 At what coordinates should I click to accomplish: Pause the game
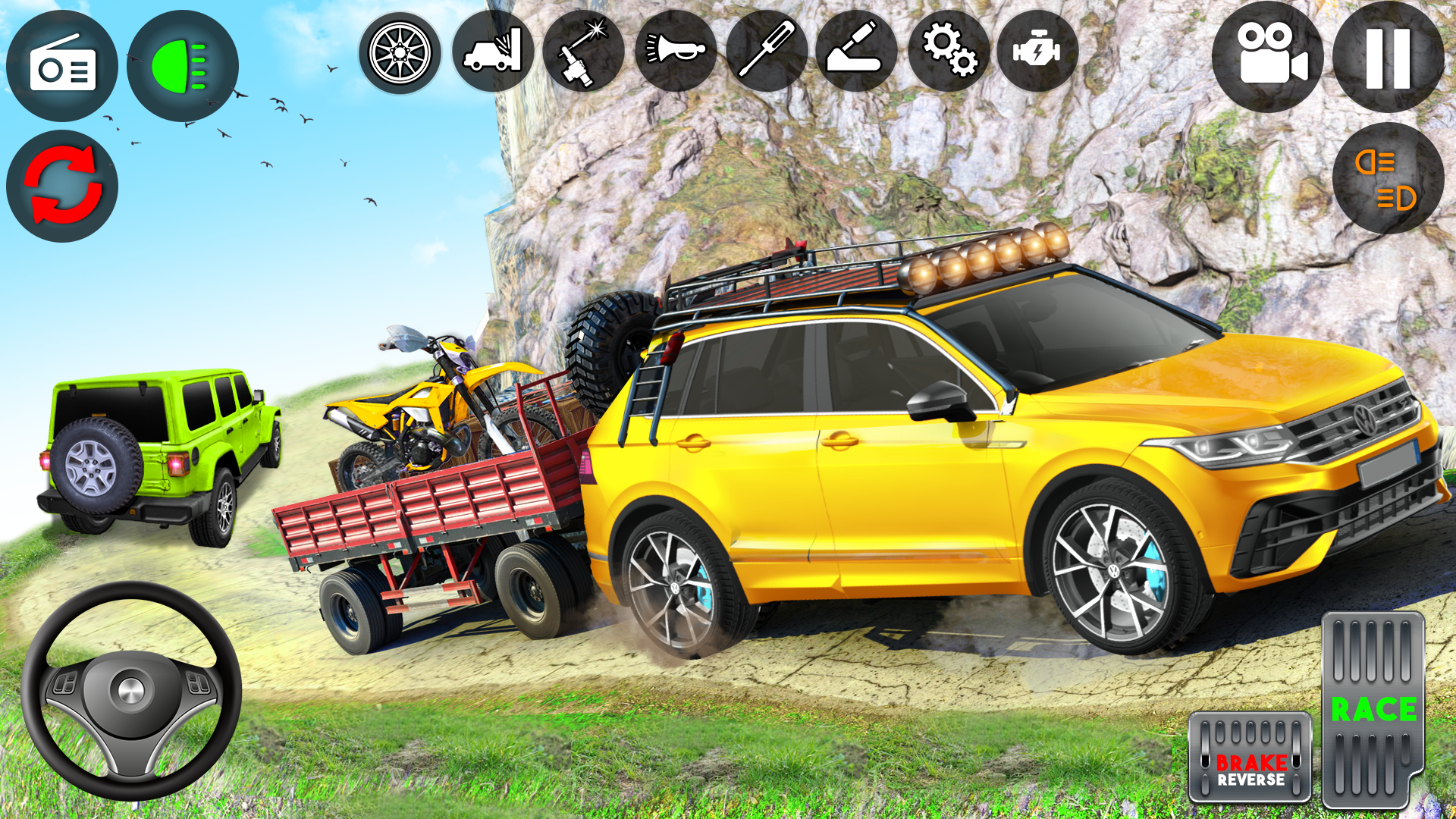[x=1390, y=57]
